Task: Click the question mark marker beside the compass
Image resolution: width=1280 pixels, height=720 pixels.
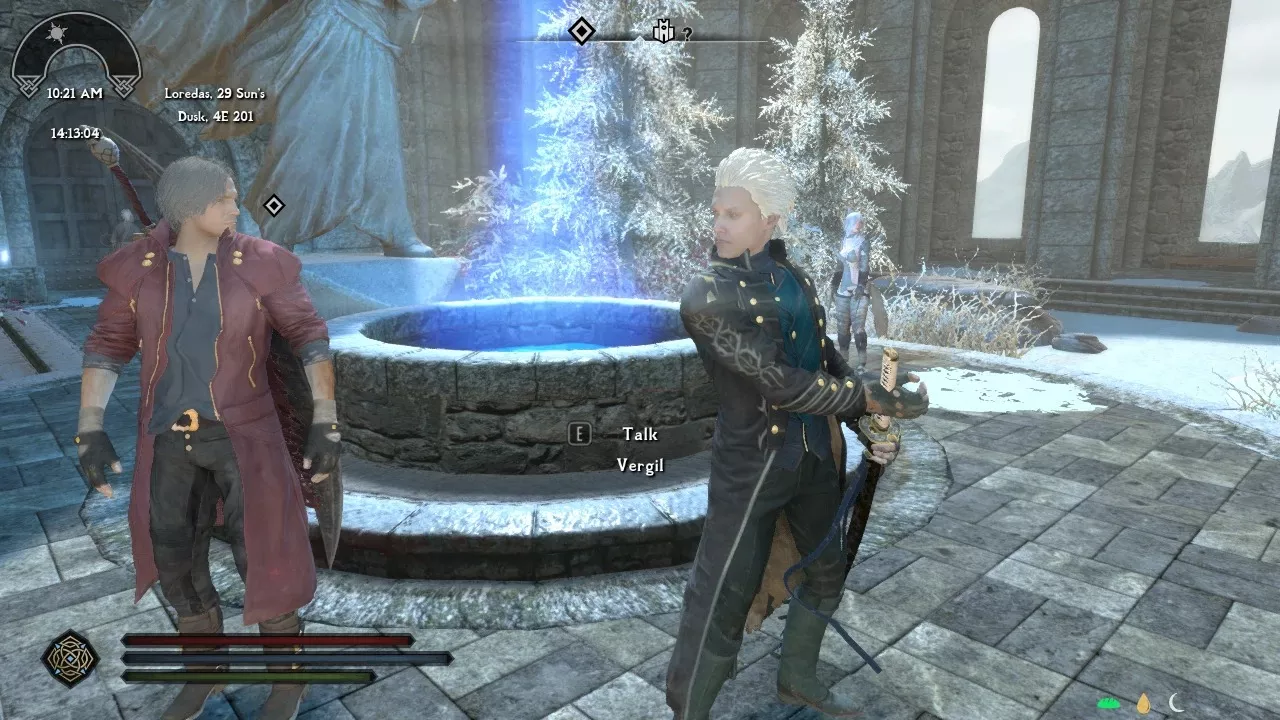Action: [687, 32]
